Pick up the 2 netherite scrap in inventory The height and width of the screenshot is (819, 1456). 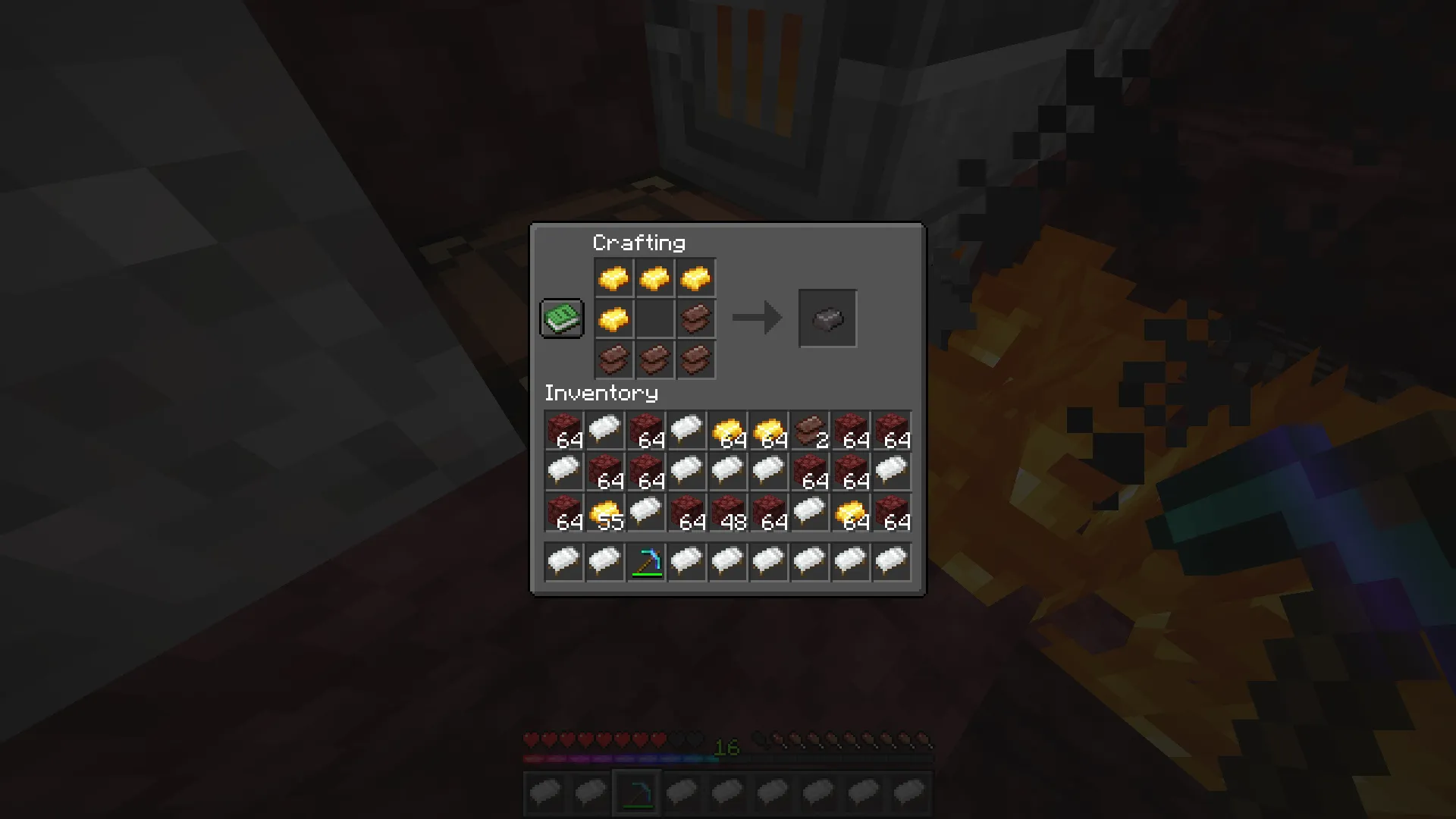coord(810,430)
